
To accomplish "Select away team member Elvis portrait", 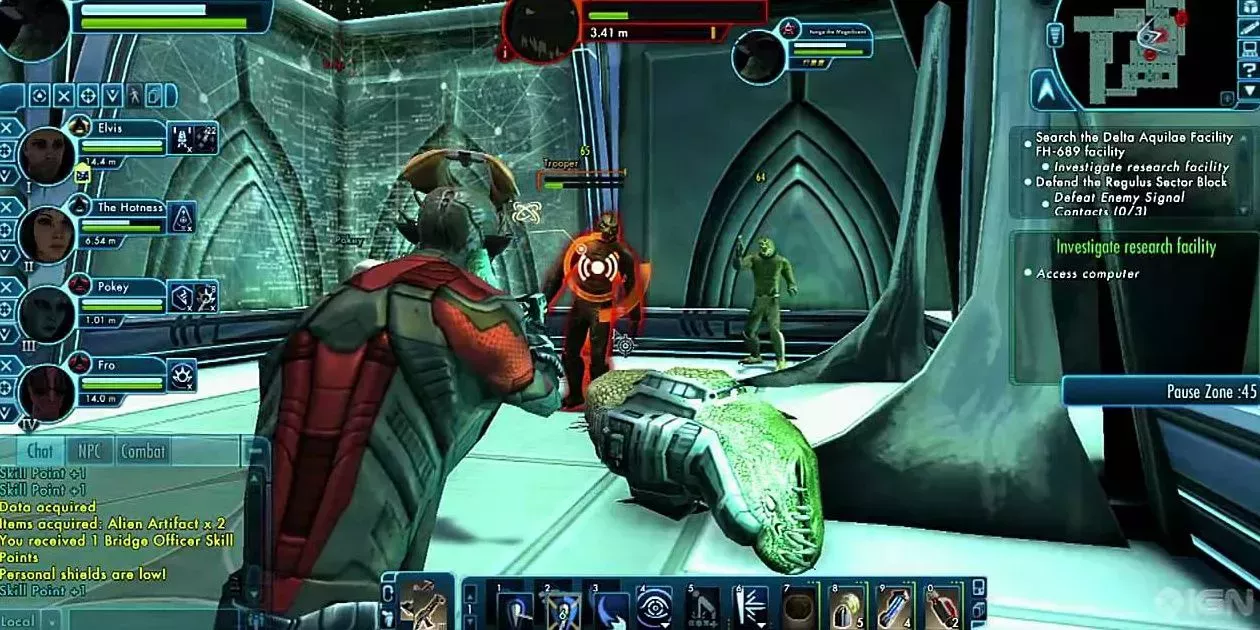I will coord(45,155).
